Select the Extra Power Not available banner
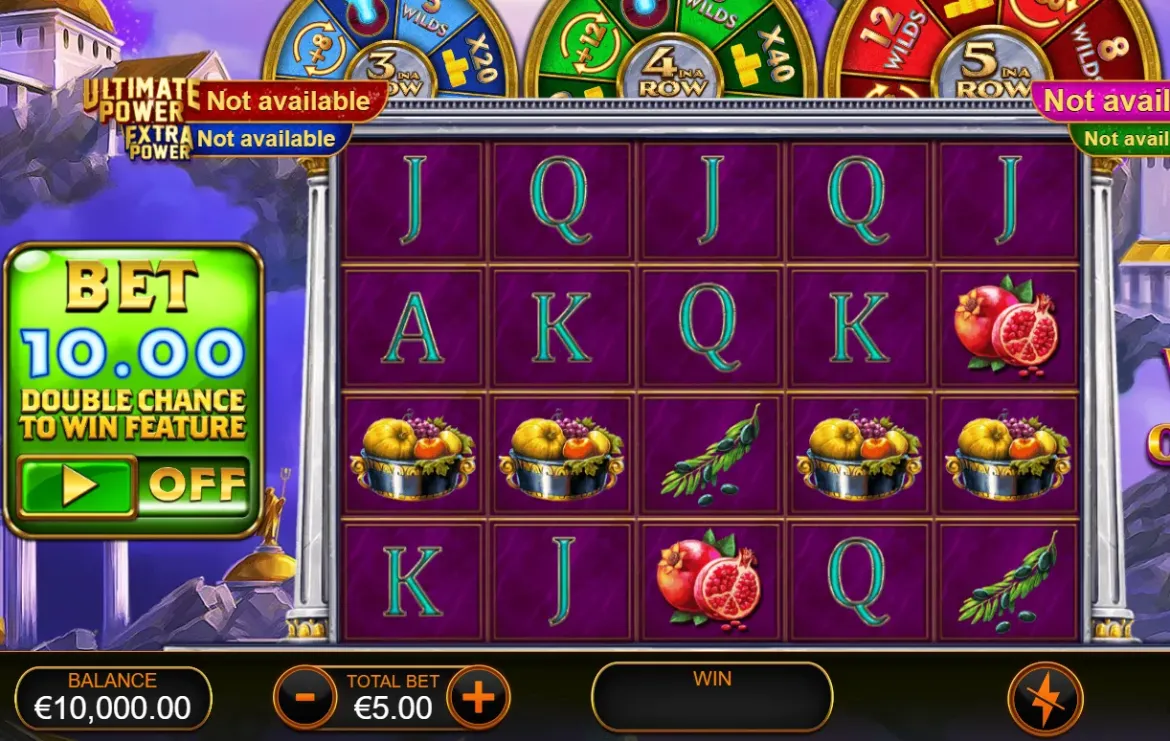The image size is (1170, 741). click(x=265, y=139)
